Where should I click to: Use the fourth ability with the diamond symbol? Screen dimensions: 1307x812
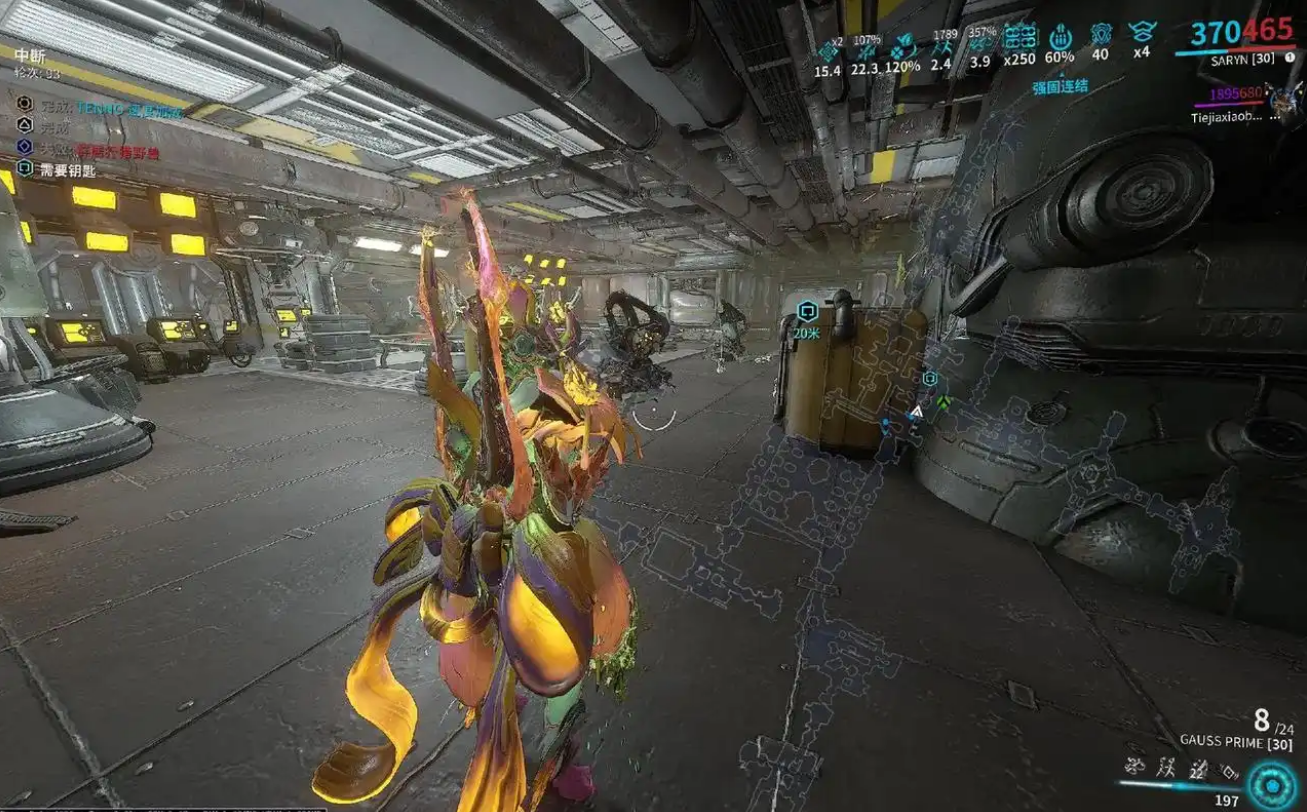(1228, 767)
